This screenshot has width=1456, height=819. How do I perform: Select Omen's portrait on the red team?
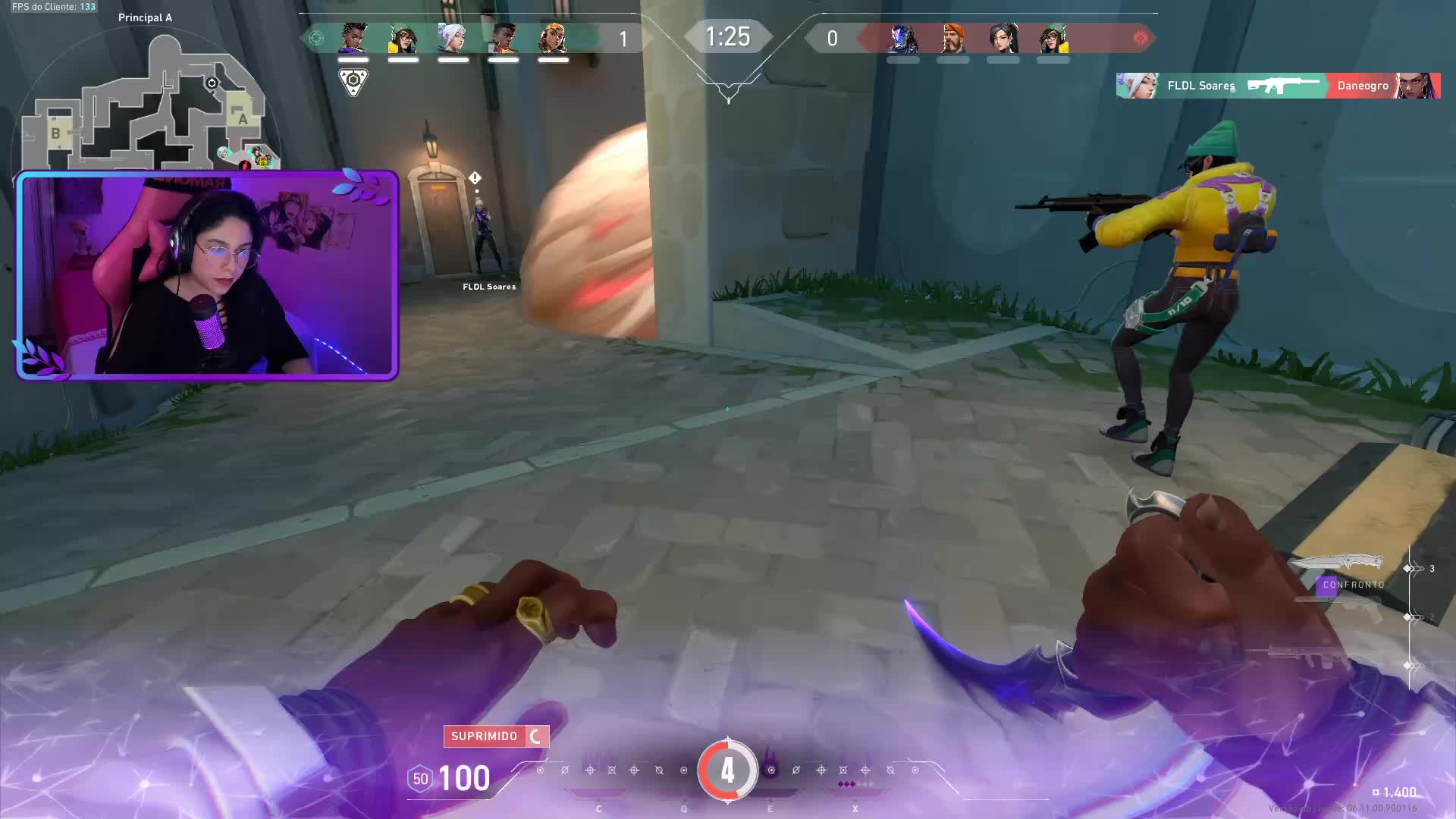903,38
